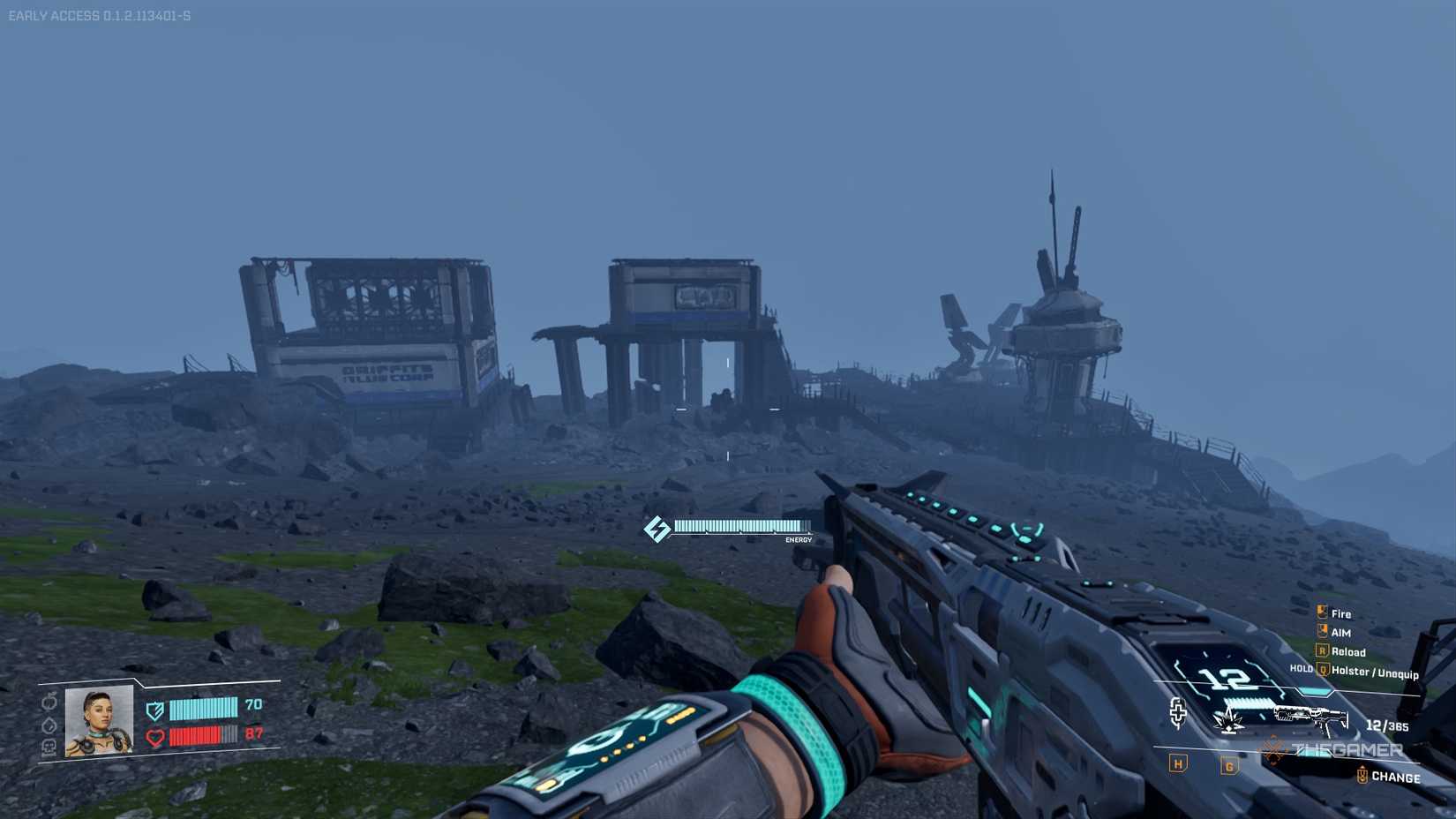The image size is (1456, 819).
Task: Select the shield icon beside the 70 value
Action: click(154, 710)
